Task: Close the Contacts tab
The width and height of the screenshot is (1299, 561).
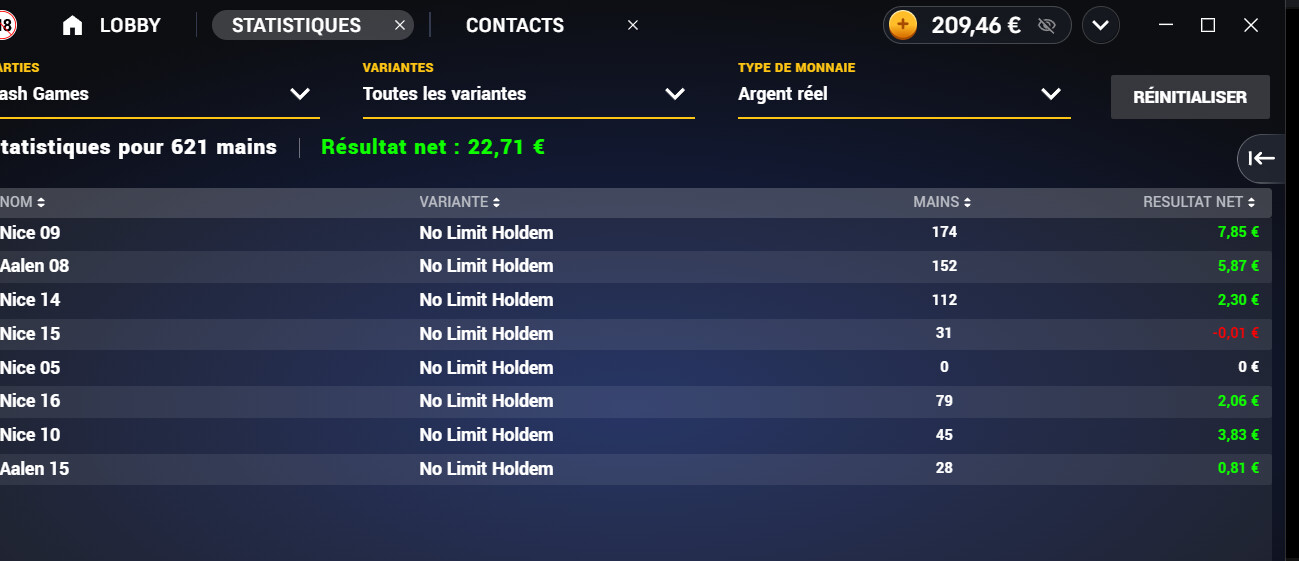Action: coord(632,26)
